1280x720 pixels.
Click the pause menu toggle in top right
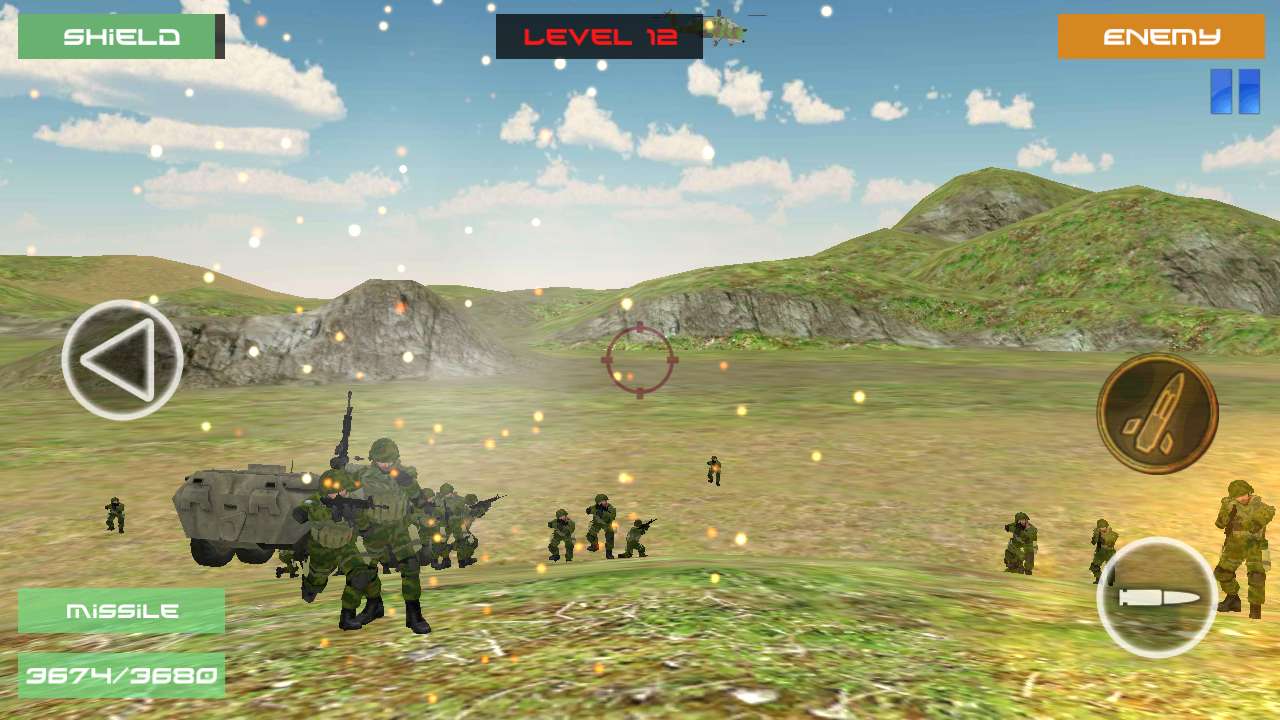click(x=1238, y=90)
